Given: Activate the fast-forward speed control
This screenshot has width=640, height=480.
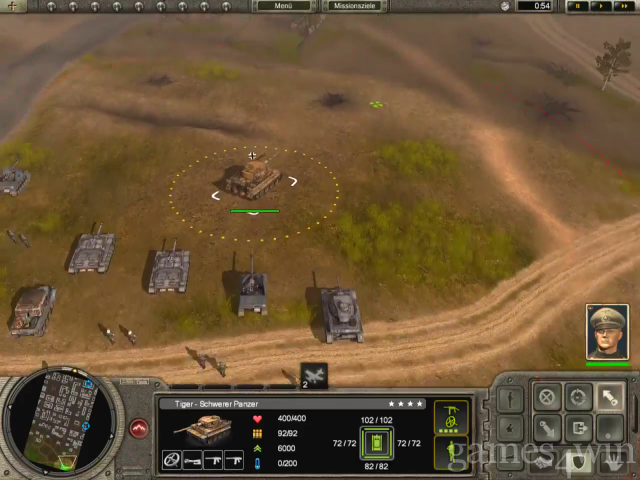Looking at the screenshot, I should 622,6.
